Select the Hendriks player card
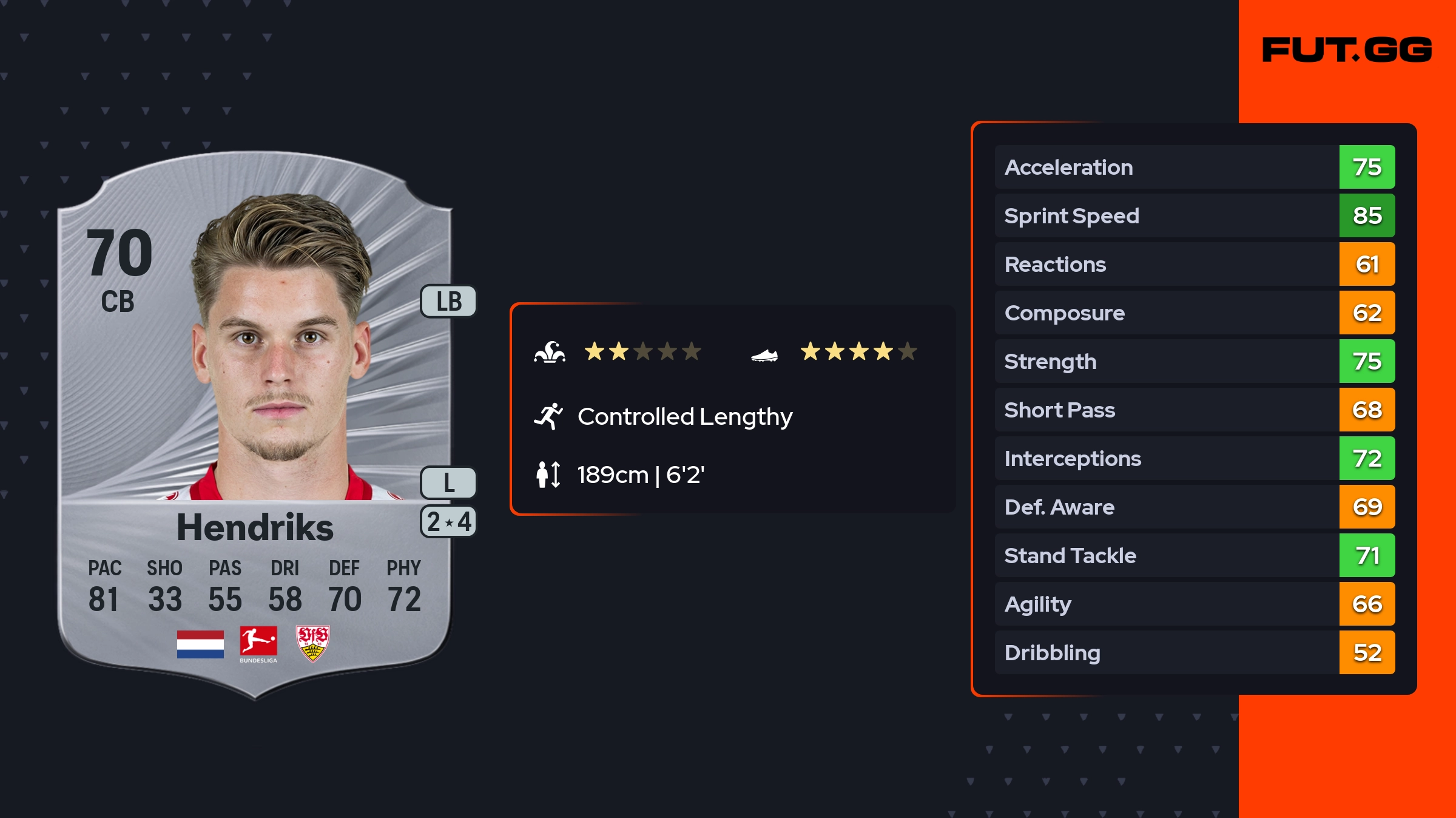 pyautogui.click(x=255, y=425)
